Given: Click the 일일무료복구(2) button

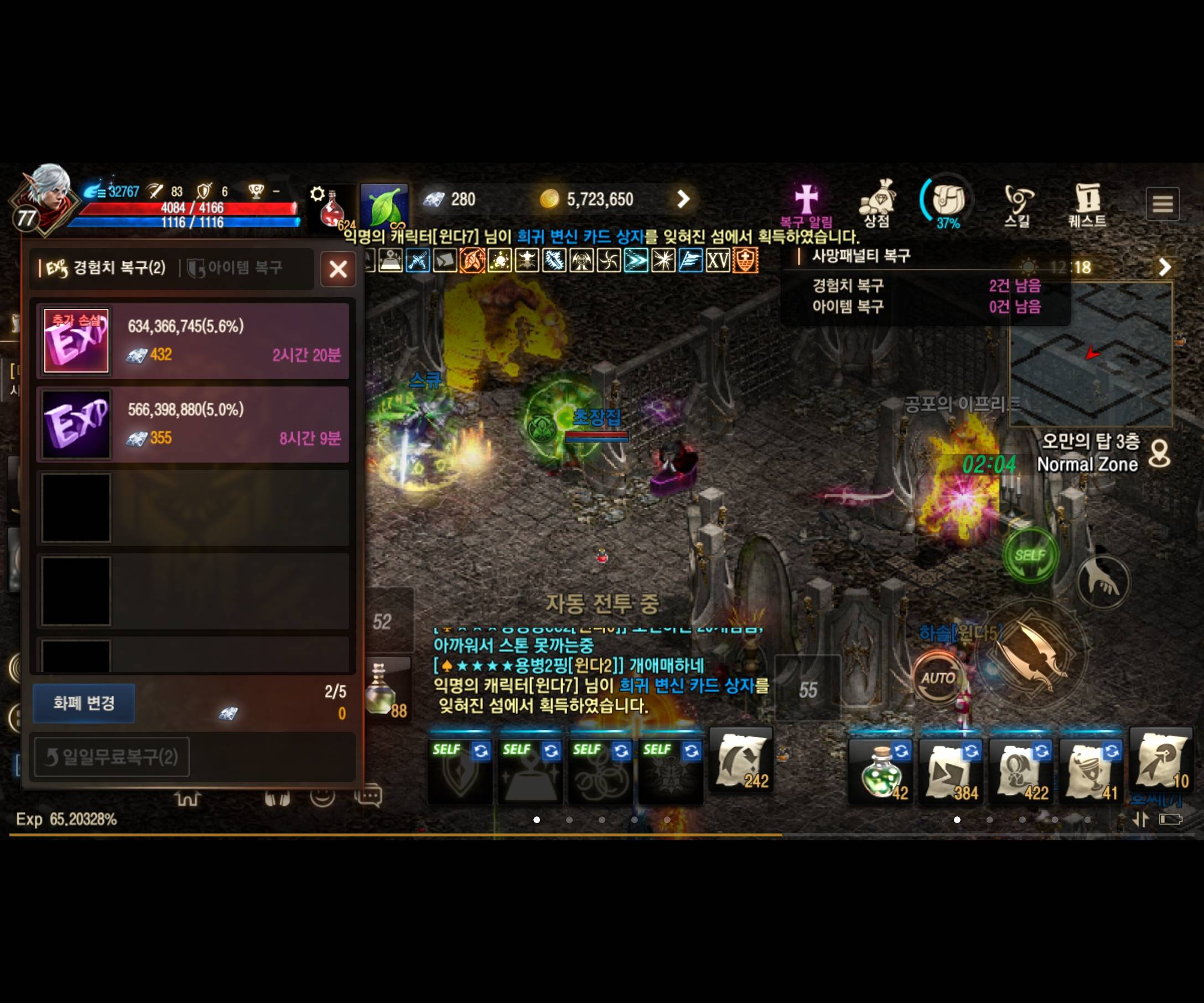Looking at the screenshot, I should pyautogui.click(x=112, y=757).
